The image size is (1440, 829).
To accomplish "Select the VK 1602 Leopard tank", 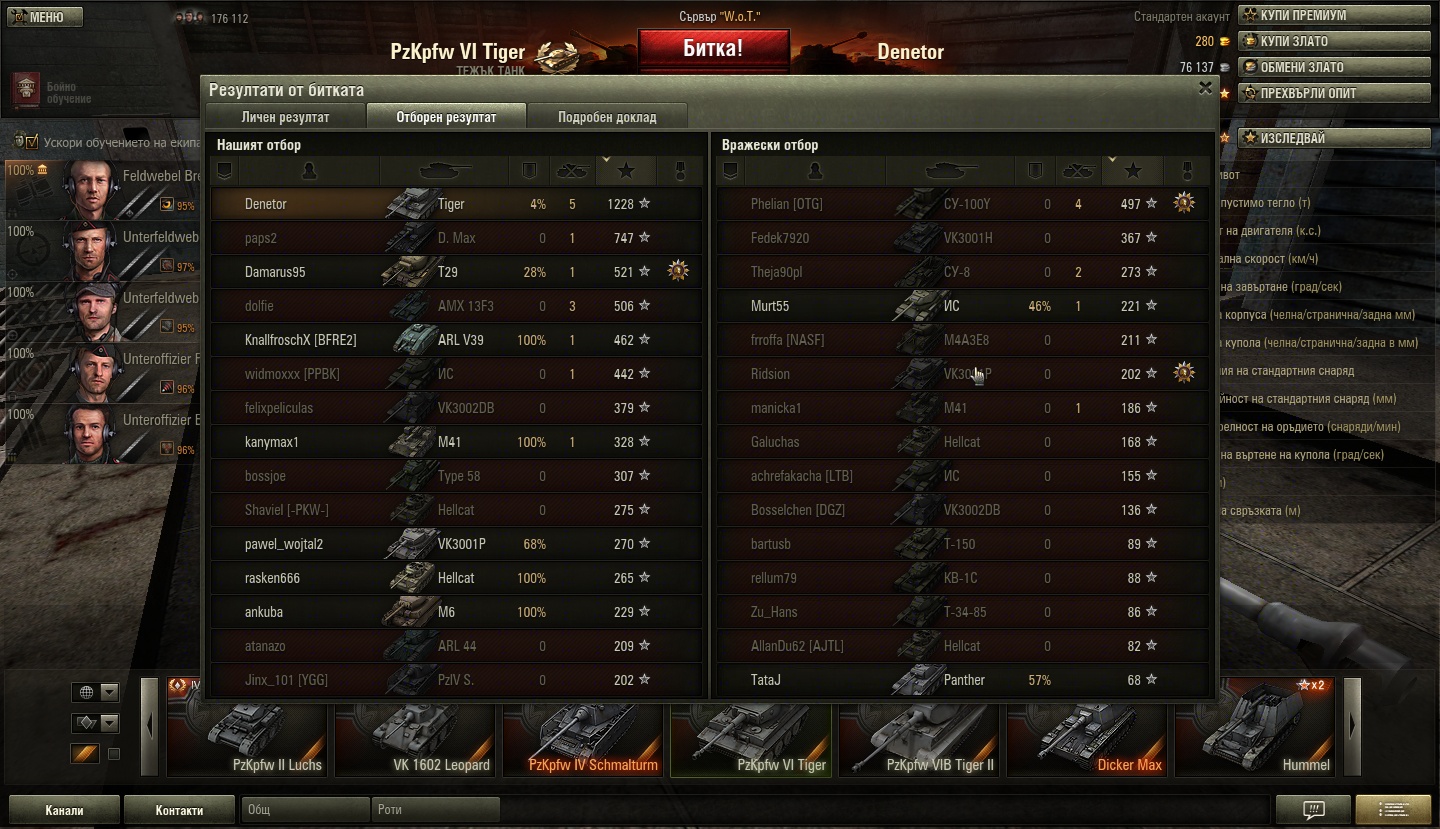I will 416,728.
